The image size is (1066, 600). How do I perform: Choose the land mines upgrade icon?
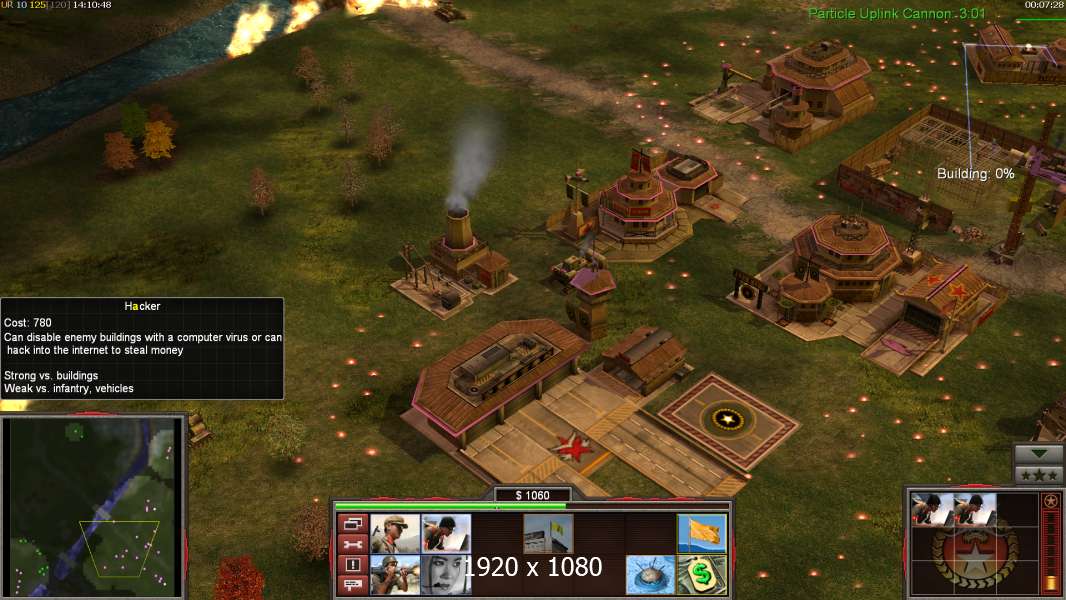point(650,574)
